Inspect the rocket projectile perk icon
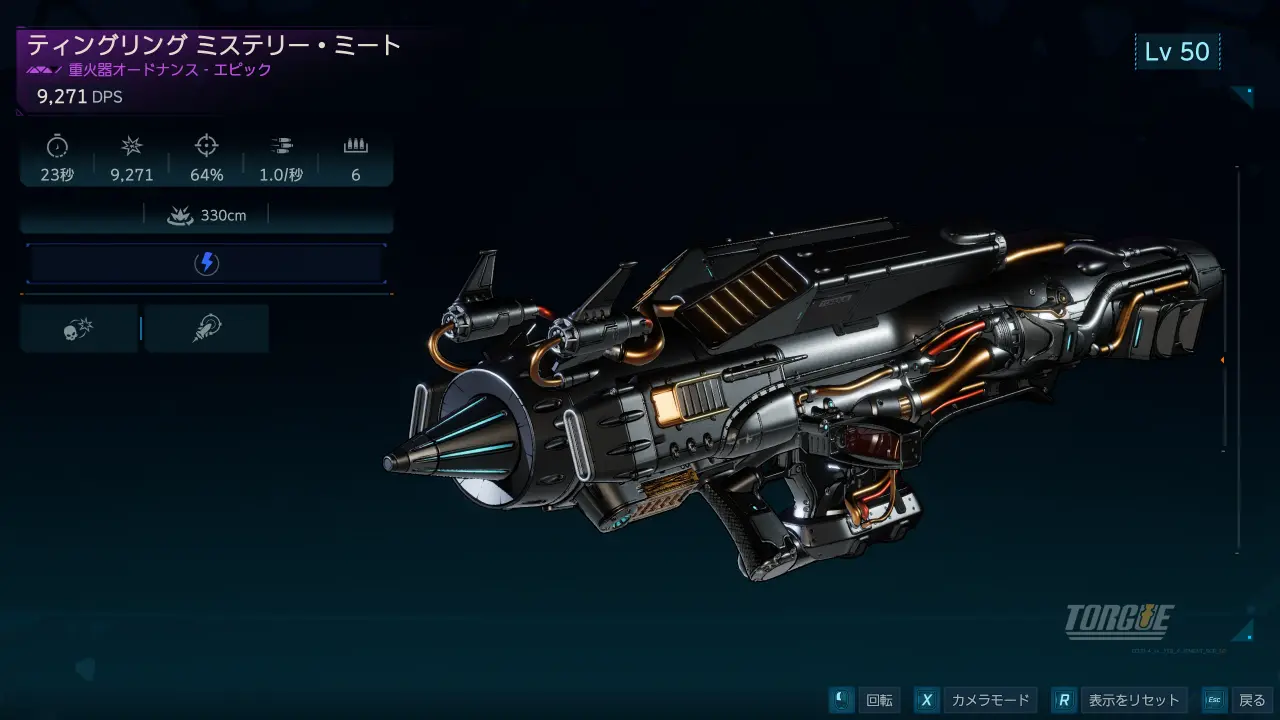1280x720 pixels. coord(207,329)
